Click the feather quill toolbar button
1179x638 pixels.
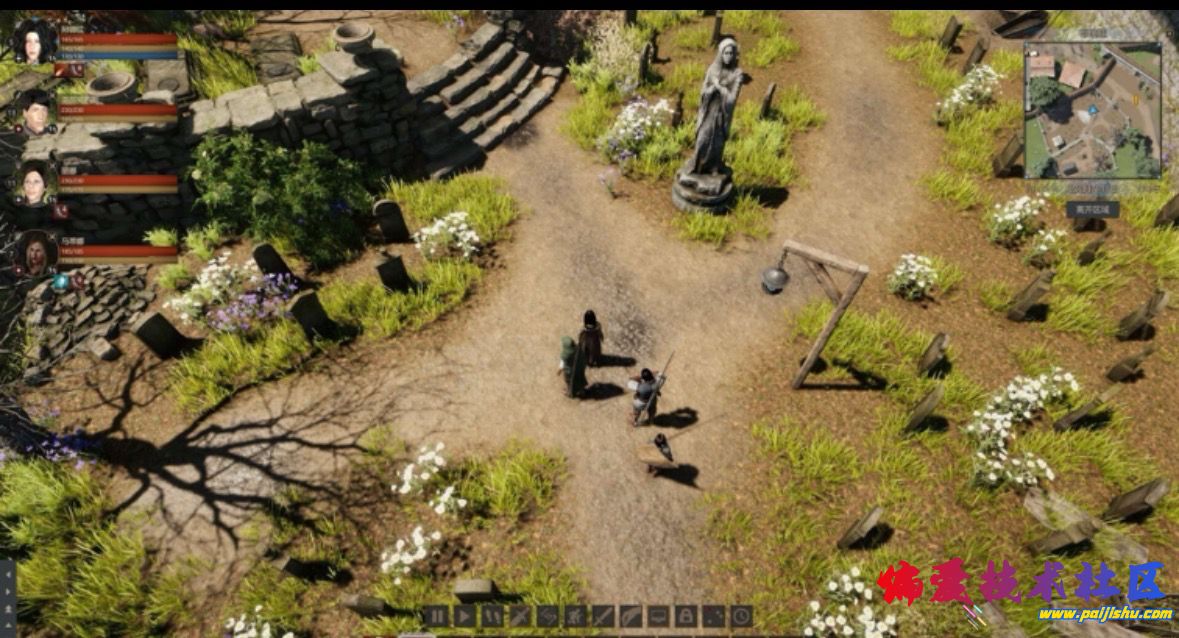(x=631, y=616)
